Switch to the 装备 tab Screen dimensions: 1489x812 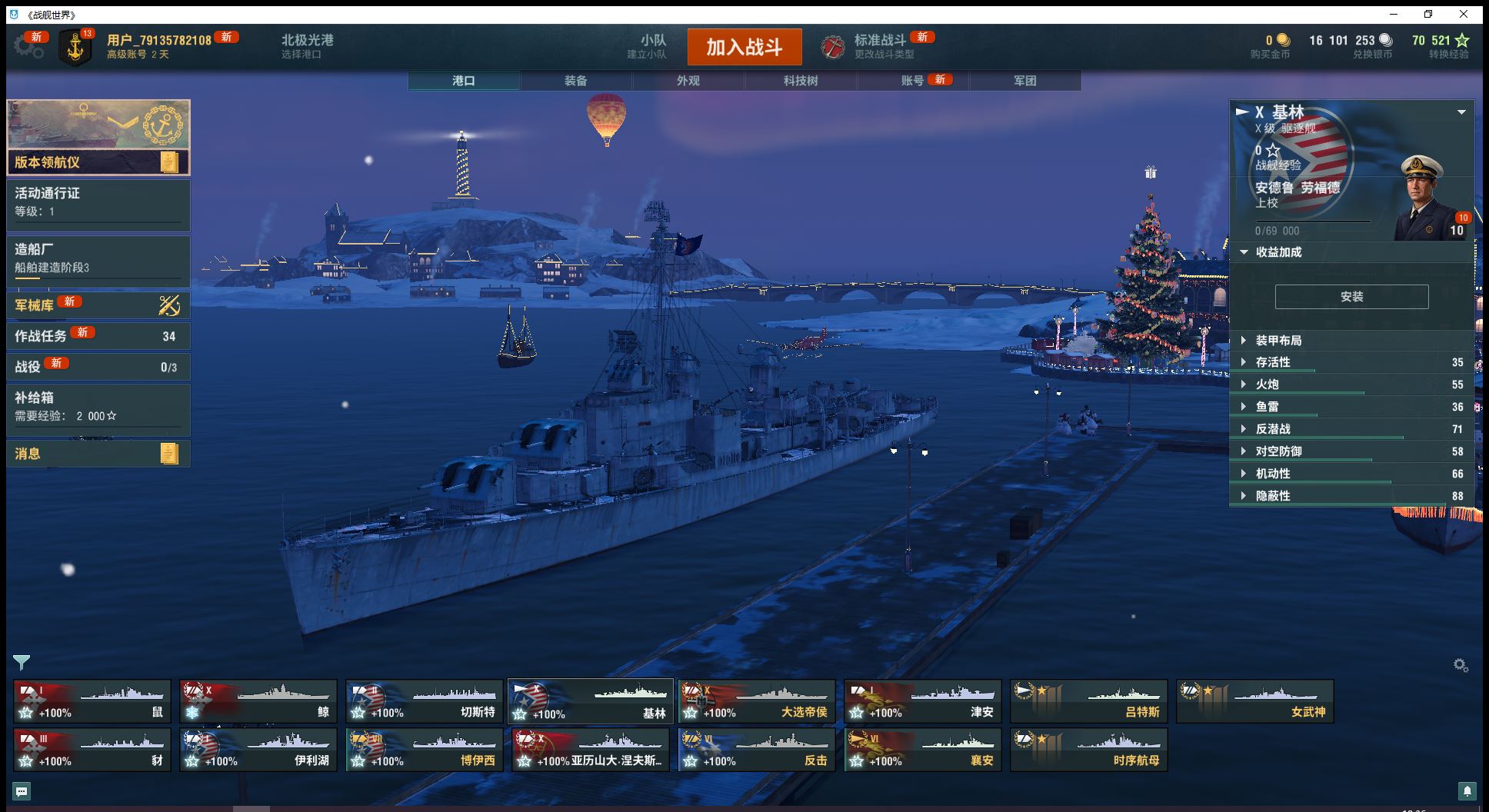[x=575, y=81]
